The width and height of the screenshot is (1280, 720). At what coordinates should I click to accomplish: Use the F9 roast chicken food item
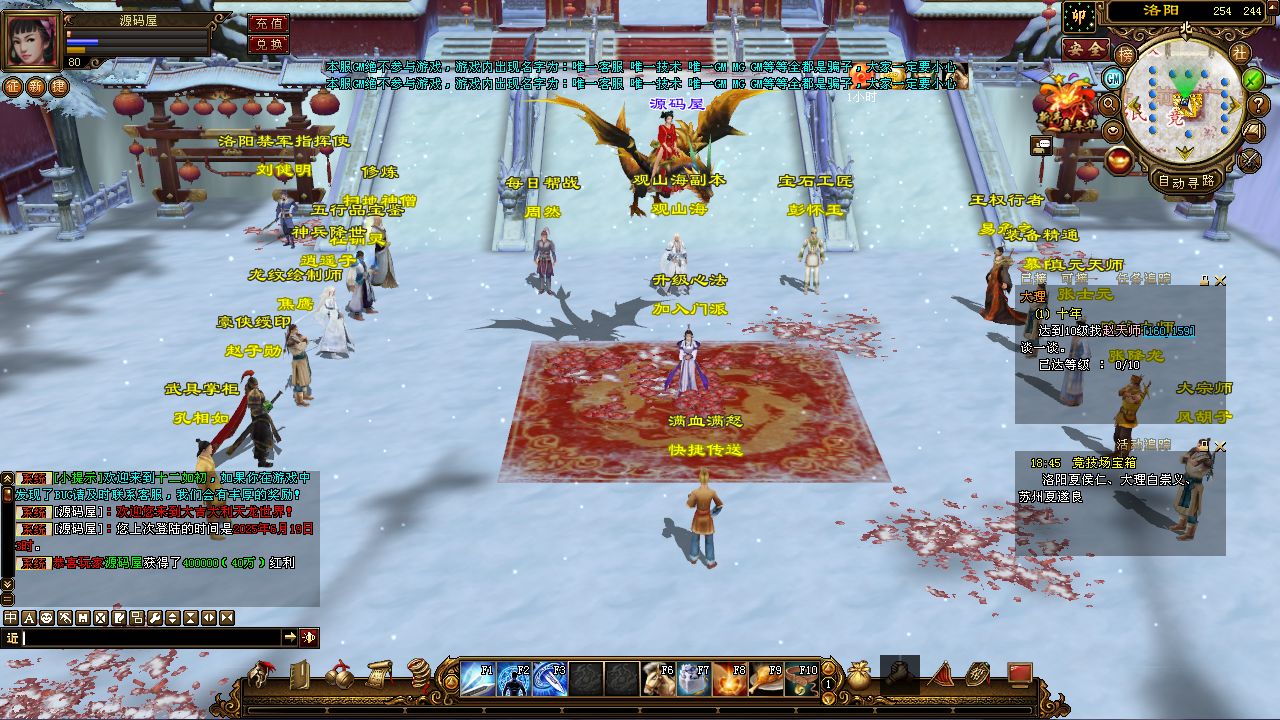766,679
